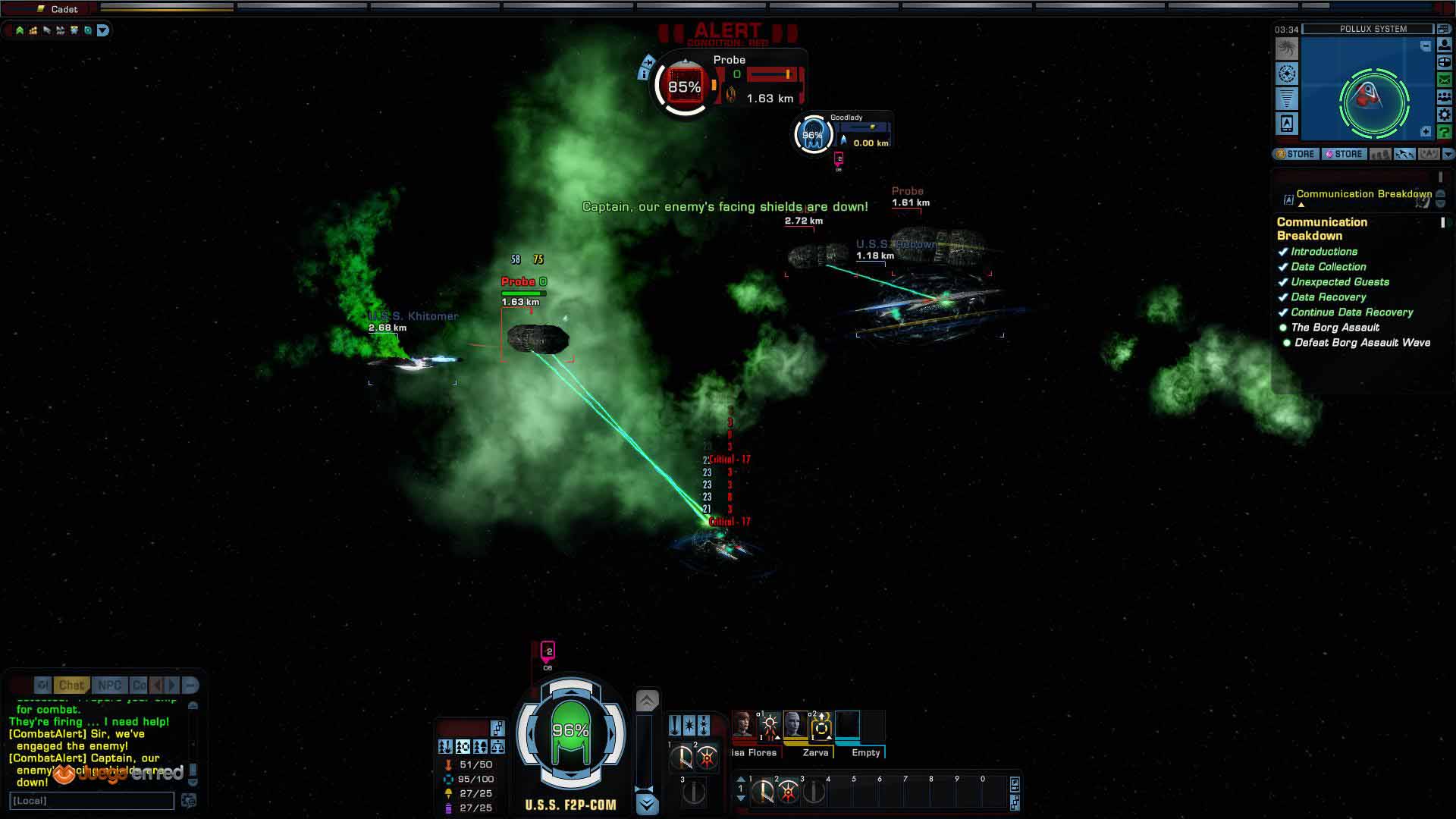Open the gear options icon by the minimap
The width and height of the screenshot is (1456, 819).
coord(1445,115)
